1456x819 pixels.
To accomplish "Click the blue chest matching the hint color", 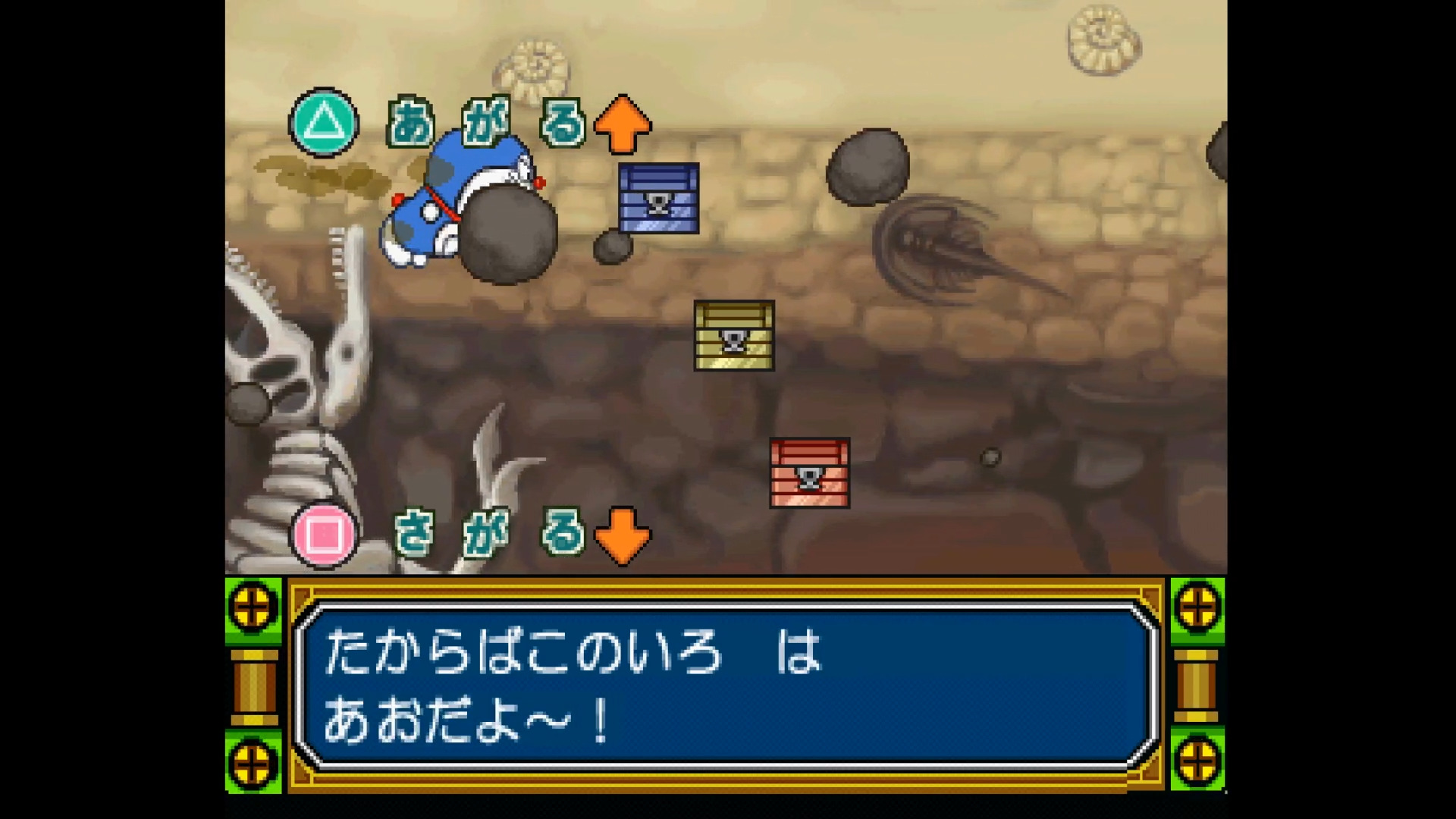I will point(658,199).
